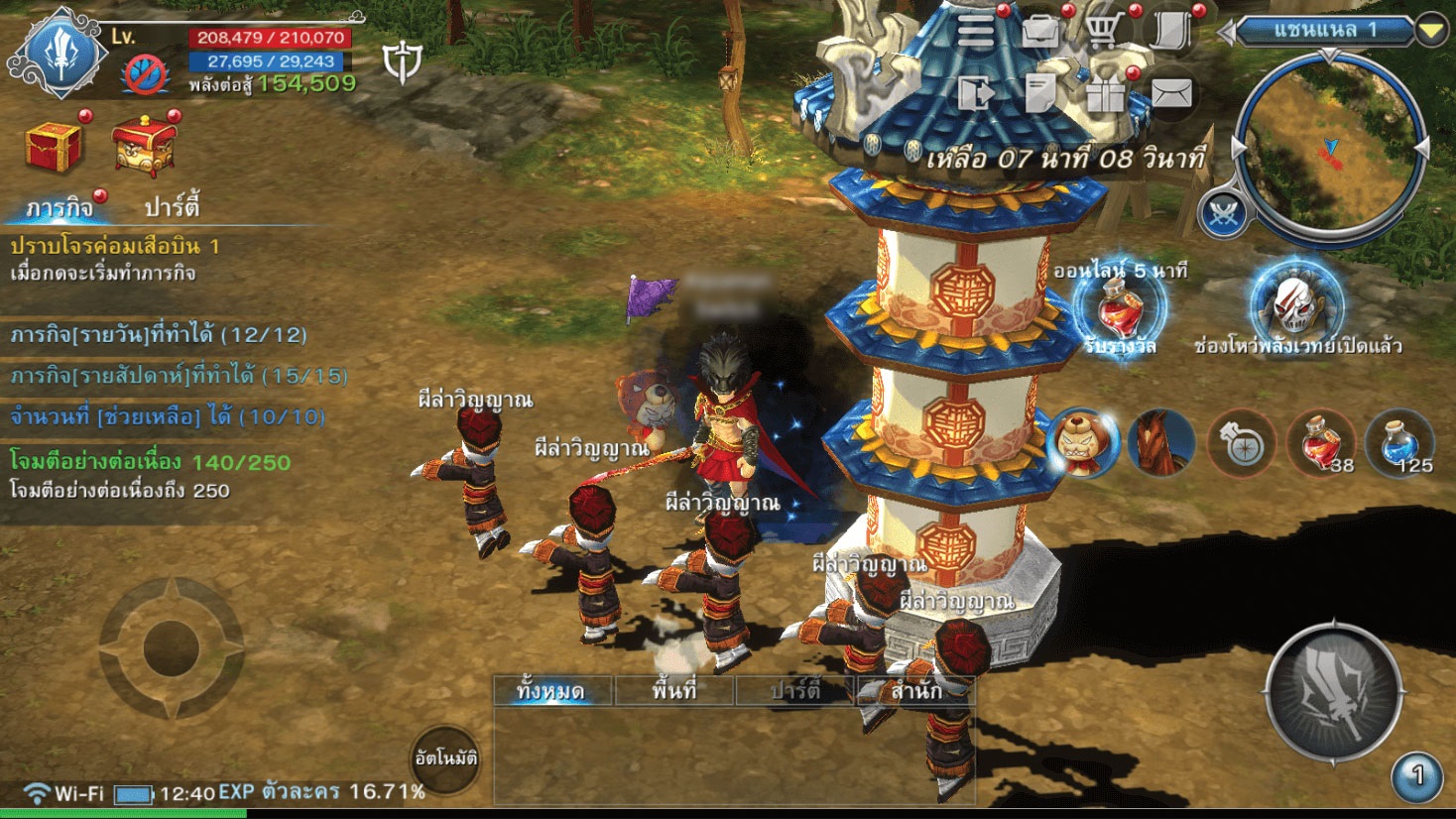
Task: Open the skull mask power slot notice
Action: pos(1295,303)
